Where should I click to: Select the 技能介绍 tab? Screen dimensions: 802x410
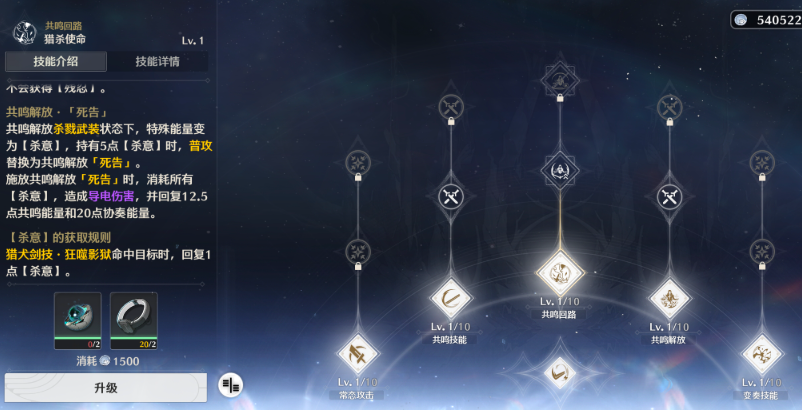[56, 61]
